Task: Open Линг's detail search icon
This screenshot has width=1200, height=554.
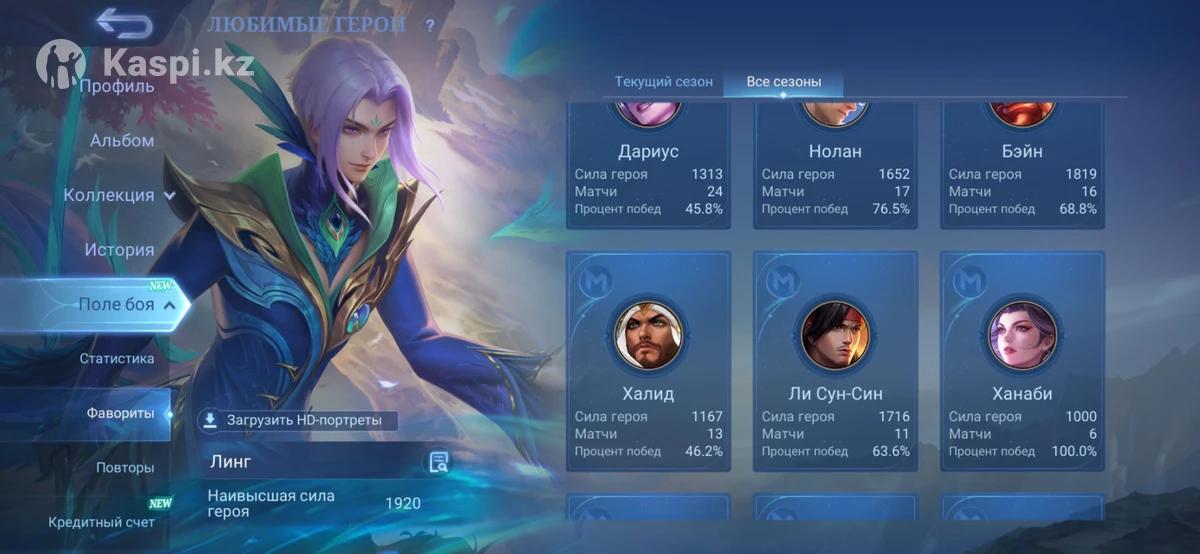Action: [438, 462]
